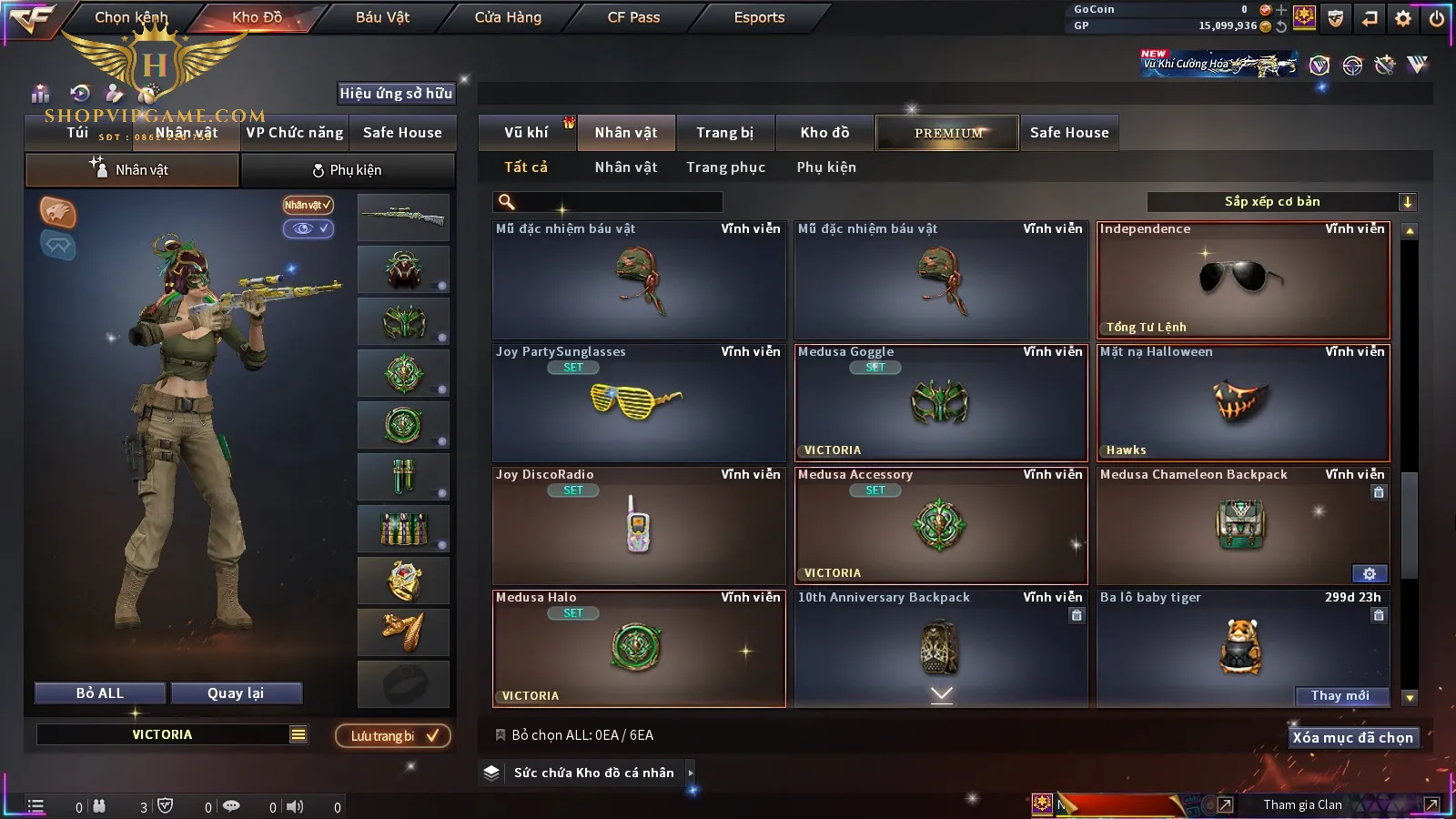Go to Cửa Hàng shop

point(508,17)
